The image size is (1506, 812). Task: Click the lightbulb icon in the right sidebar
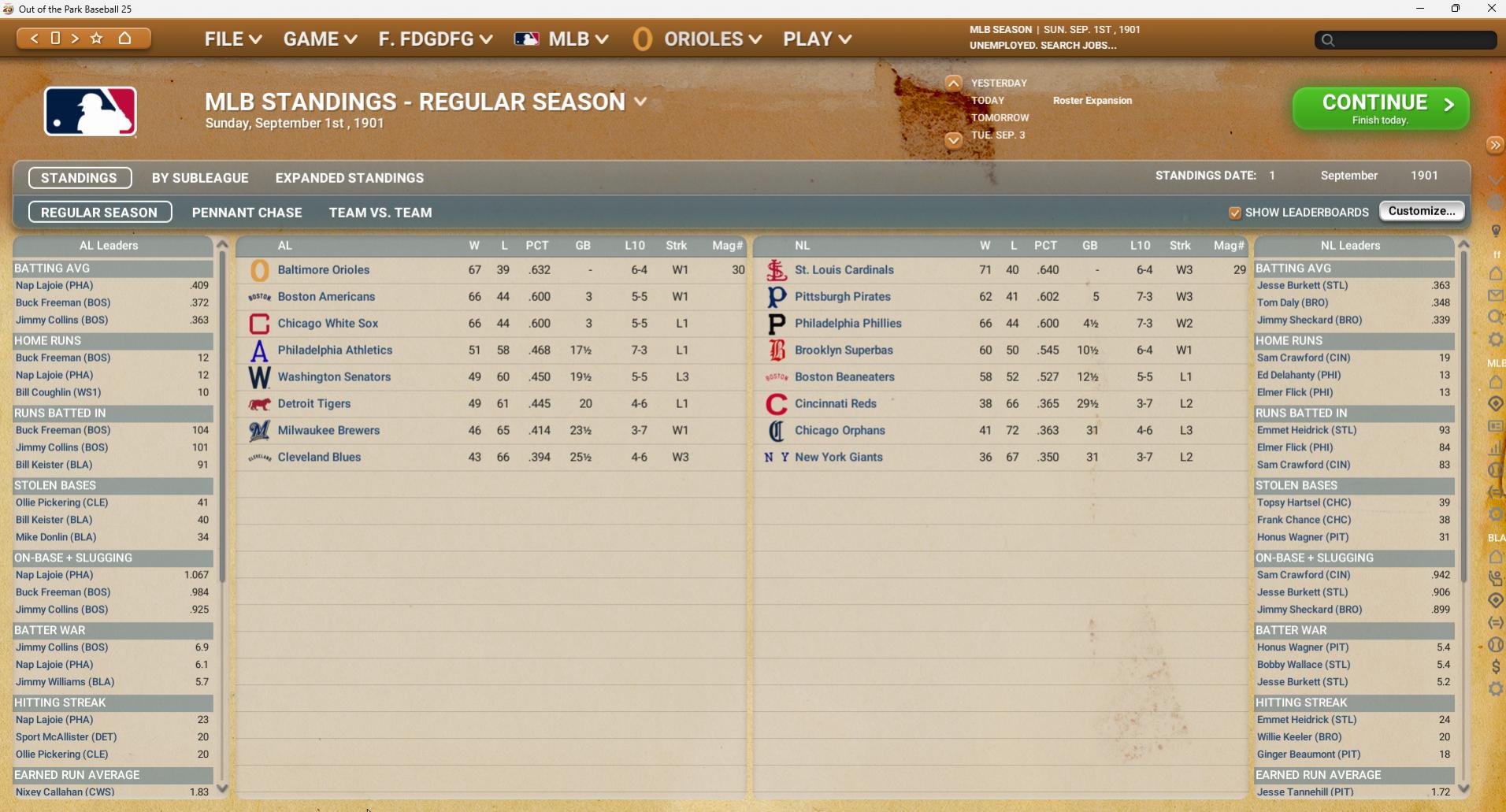1497,230
